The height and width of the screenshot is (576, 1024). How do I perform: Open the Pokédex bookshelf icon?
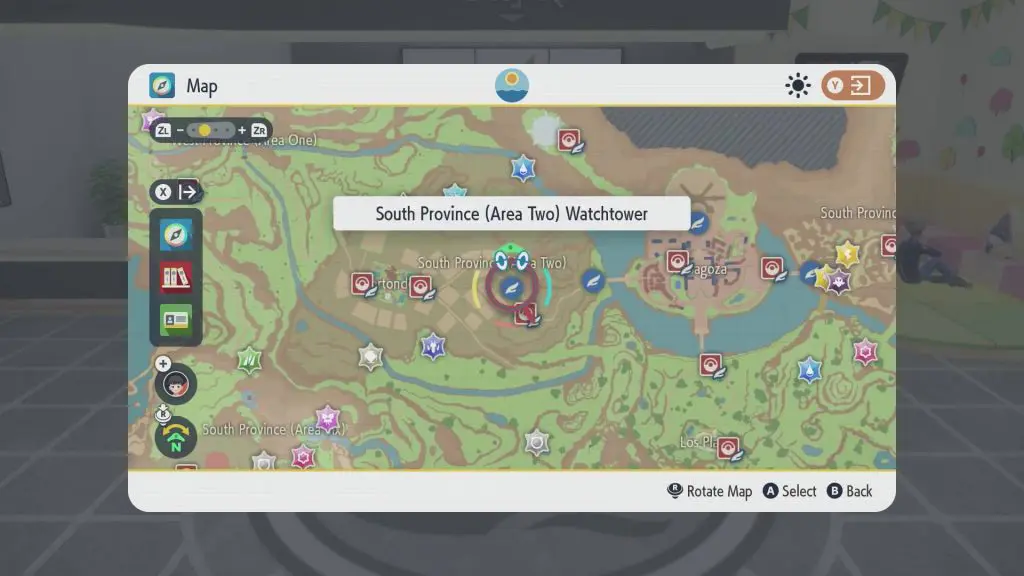[x=176, y=277]
